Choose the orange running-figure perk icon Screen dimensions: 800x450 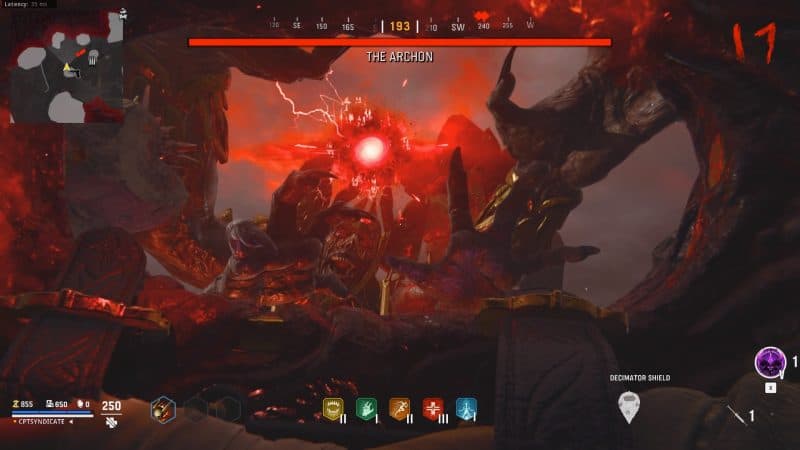tap(400, 408)
